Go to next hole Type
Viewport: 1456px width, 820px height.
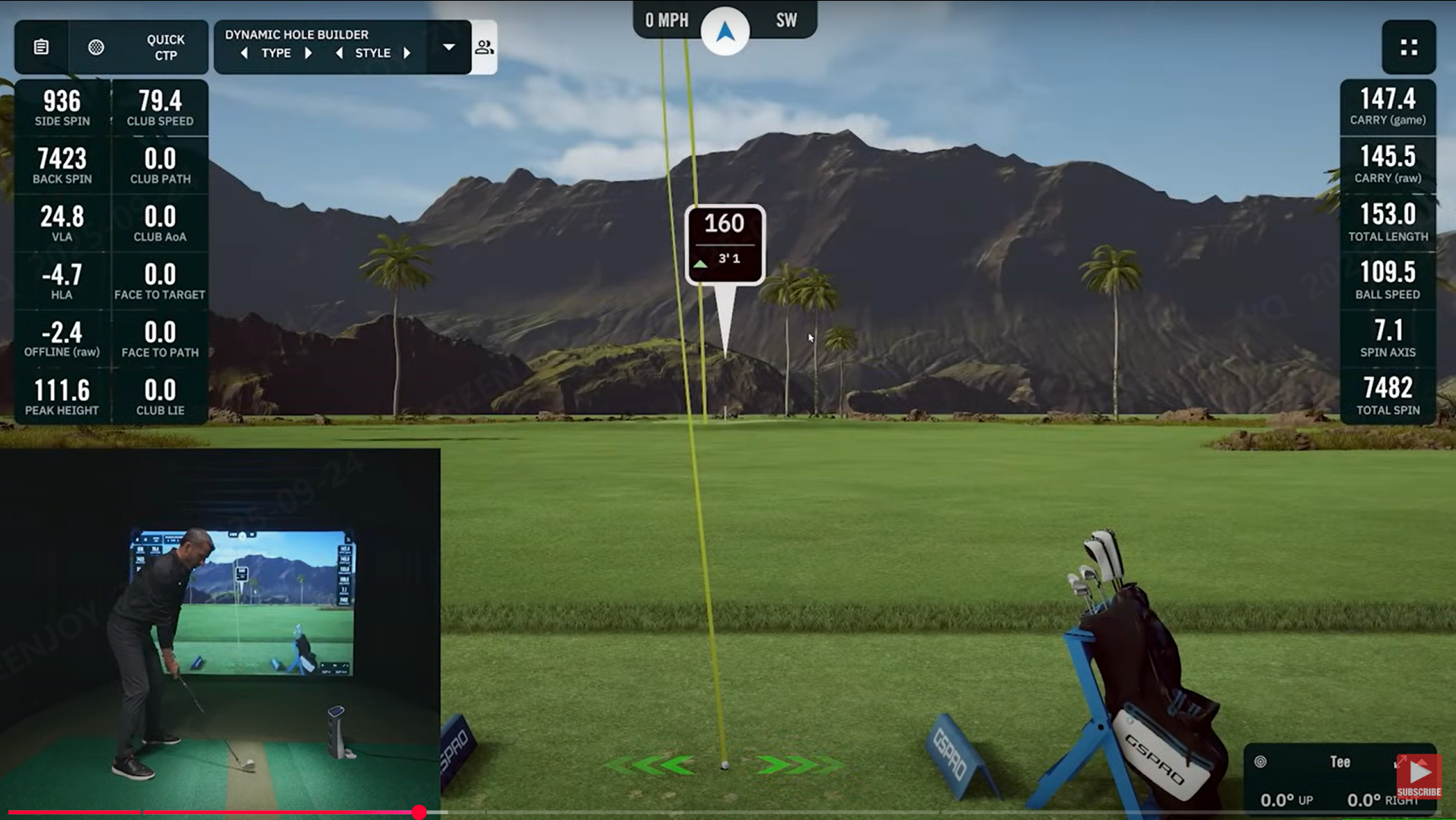pyautogui.click(x=308, y=53)
